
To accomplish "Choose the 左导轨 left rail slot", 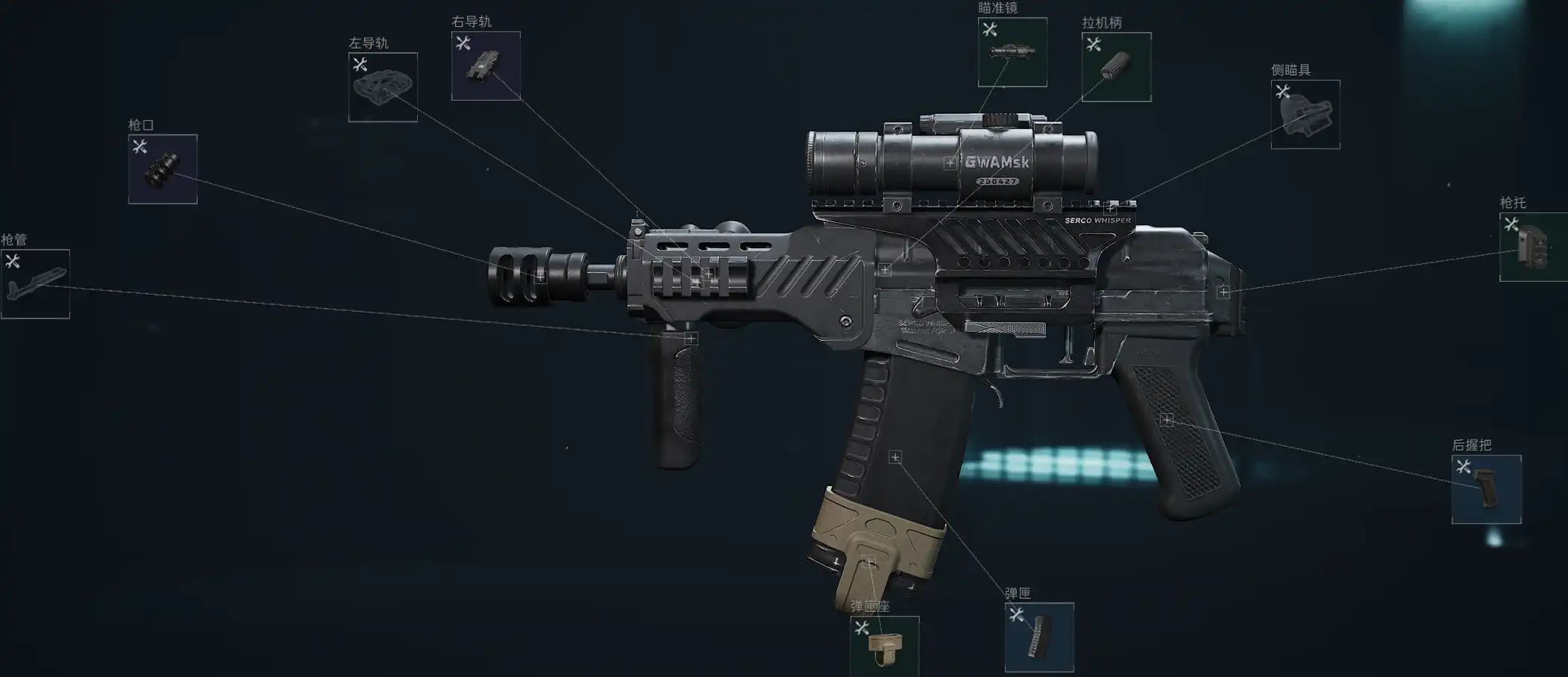I will point(383,87).
